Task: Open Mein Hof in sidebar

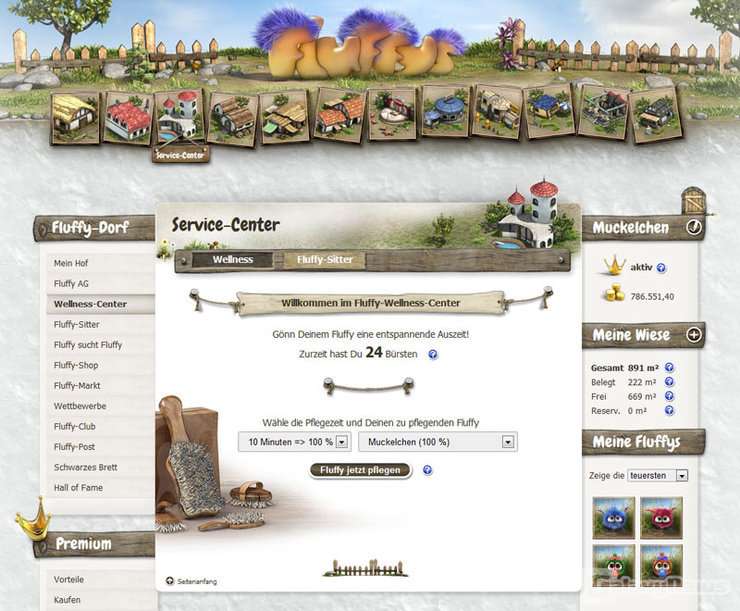Action: (70, 263)
